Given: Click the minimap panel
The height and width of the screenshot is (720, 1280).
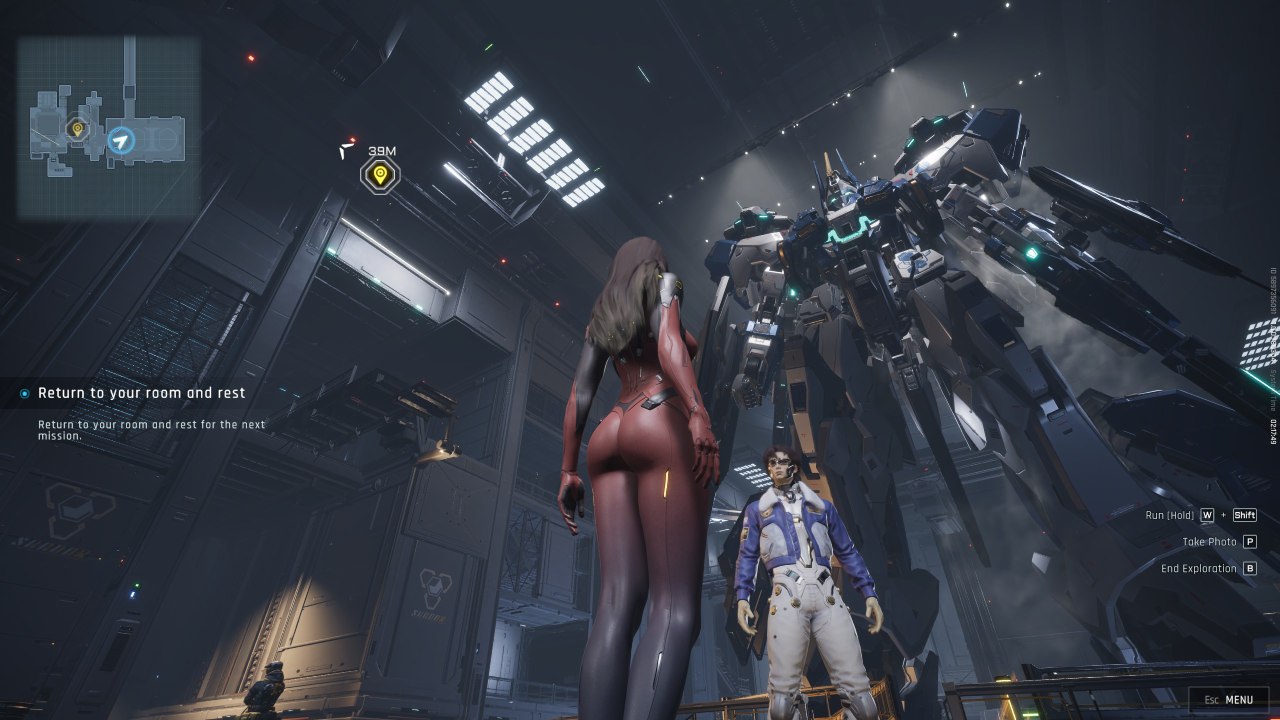Looking at the screenshot, I should pyautogui.click(x=108, y=127).
